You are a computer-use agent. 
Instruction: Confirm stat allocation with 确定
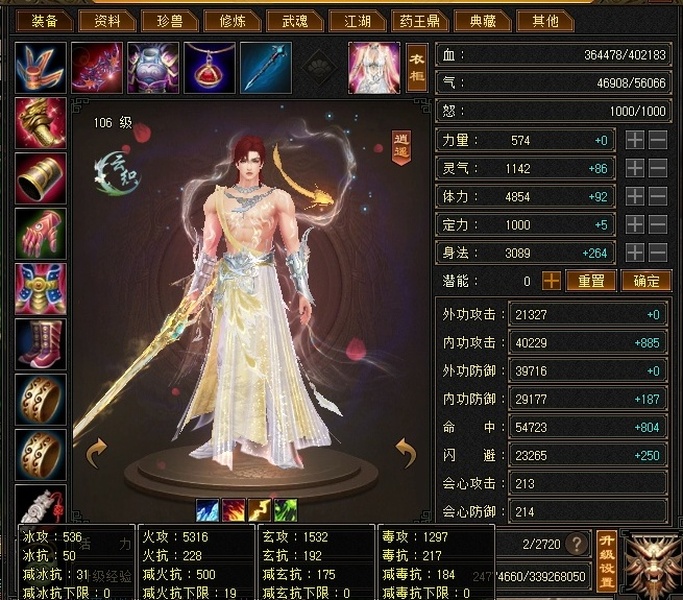click(645, 281)
